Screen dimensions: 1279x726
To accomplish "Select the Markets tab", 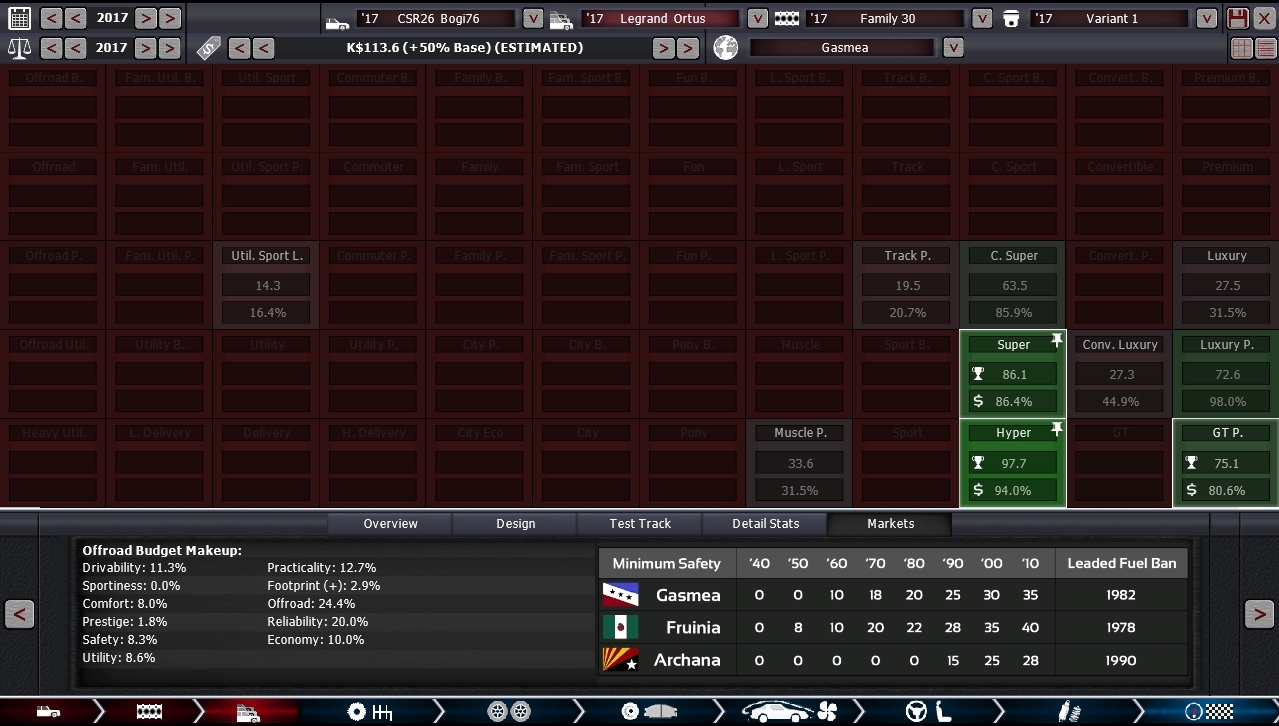I will click(x=890, y=523).
